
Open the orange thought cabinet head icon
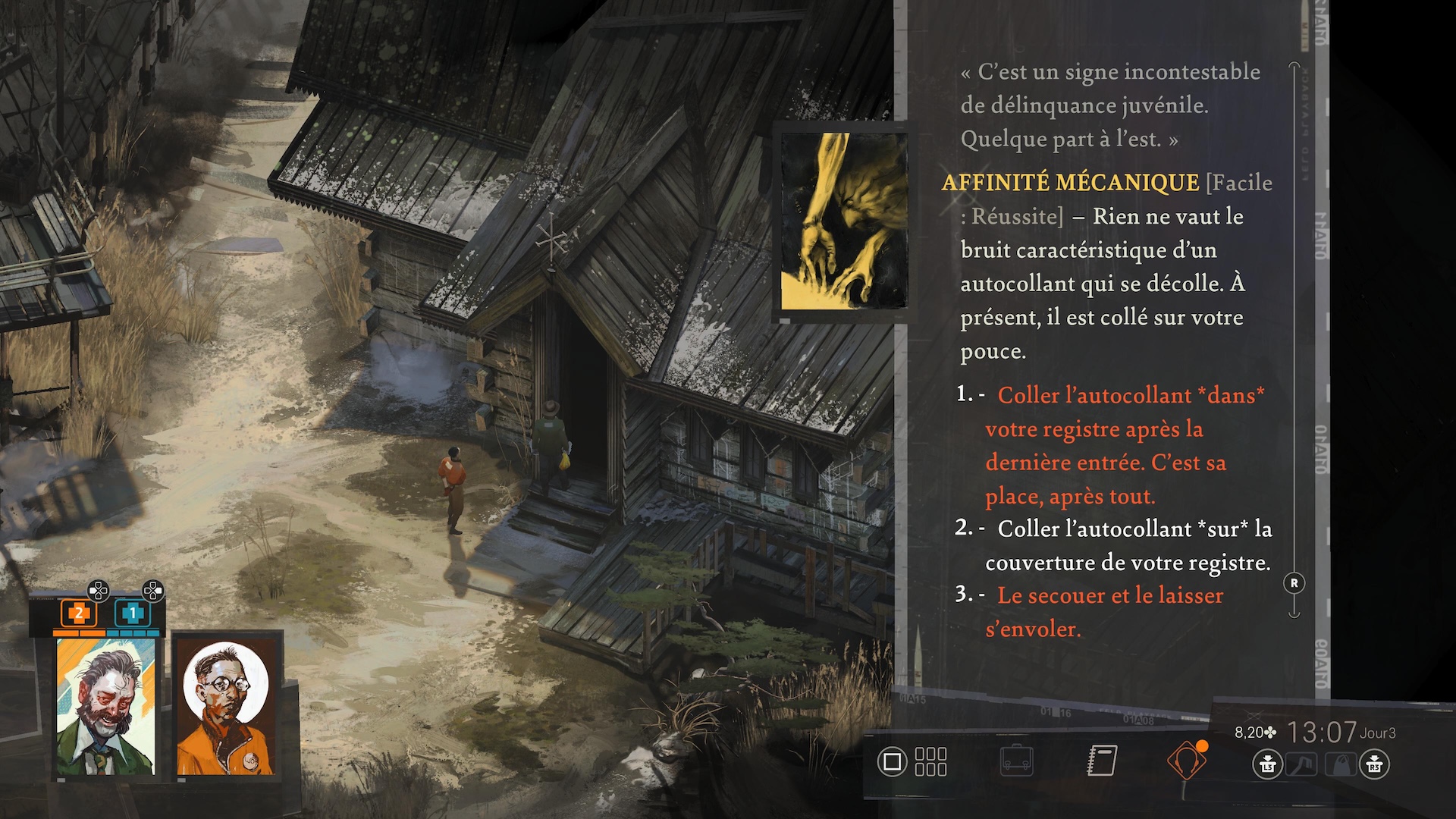pos(1186,761)
